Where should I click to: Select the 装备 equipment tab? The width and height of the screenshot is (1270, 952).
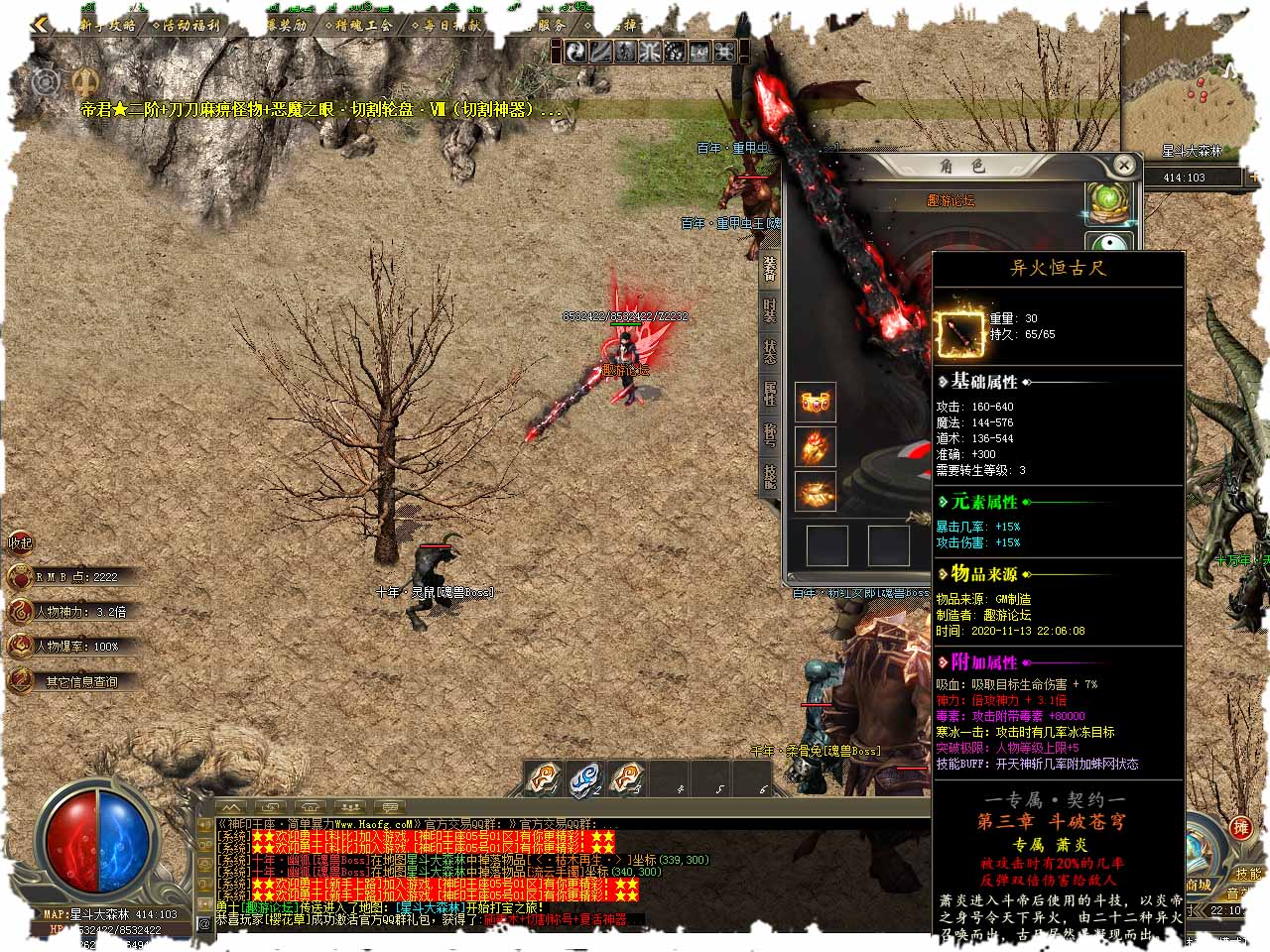point(770,268)
